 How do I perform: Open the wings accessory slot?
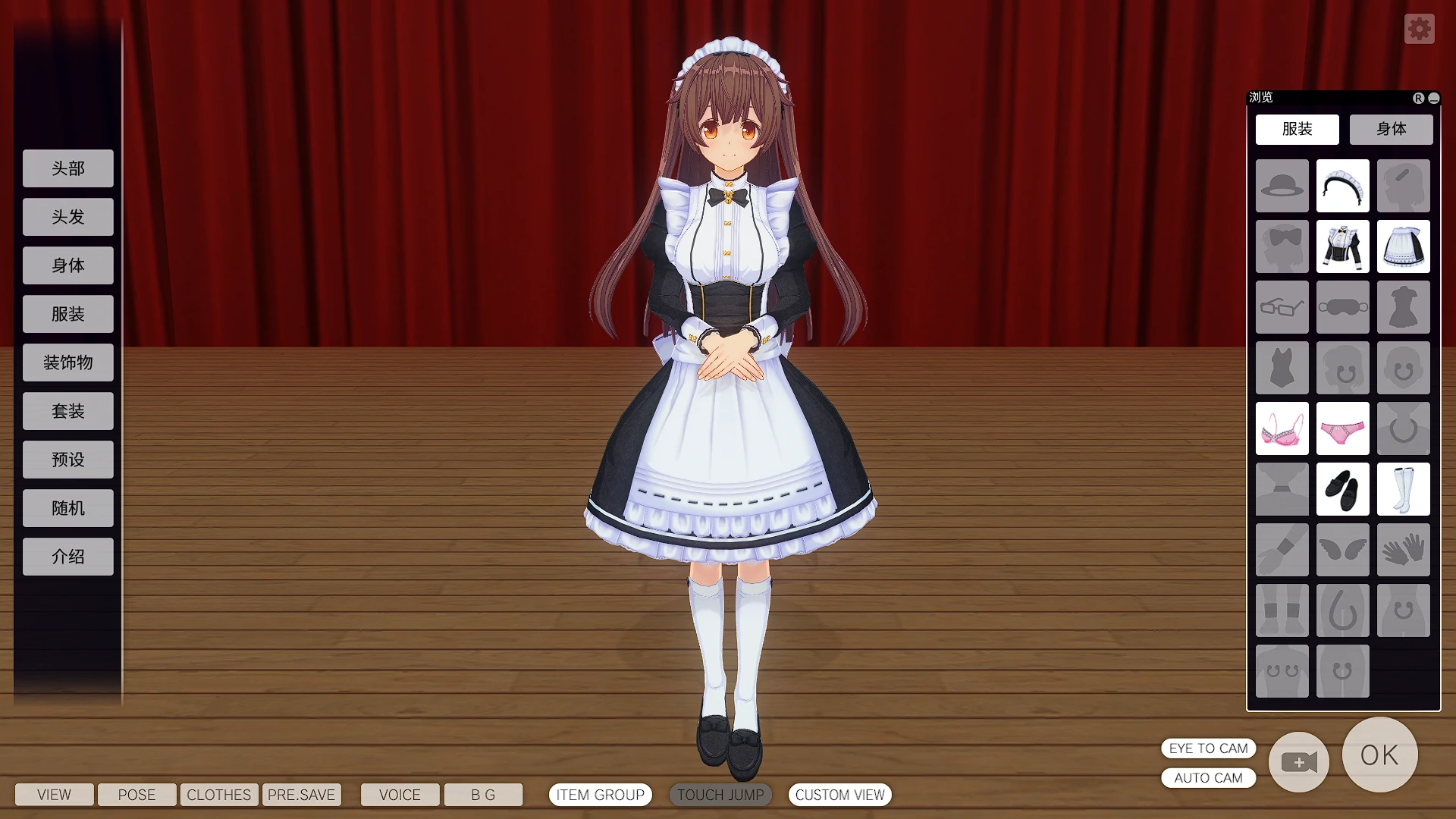tap(1342, 549)
